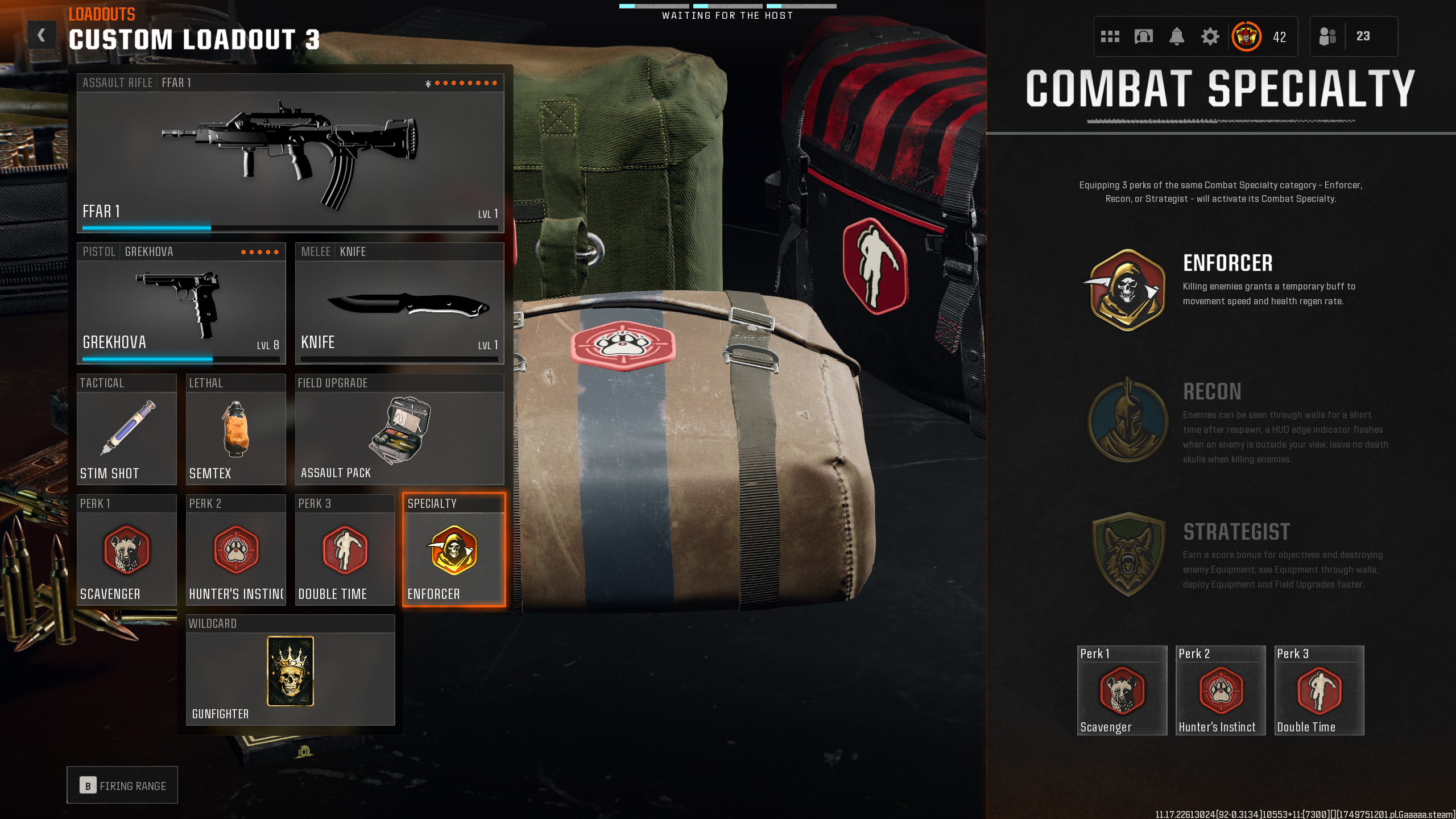Open the Assault Pack field upgrade slot

(399, 430)
